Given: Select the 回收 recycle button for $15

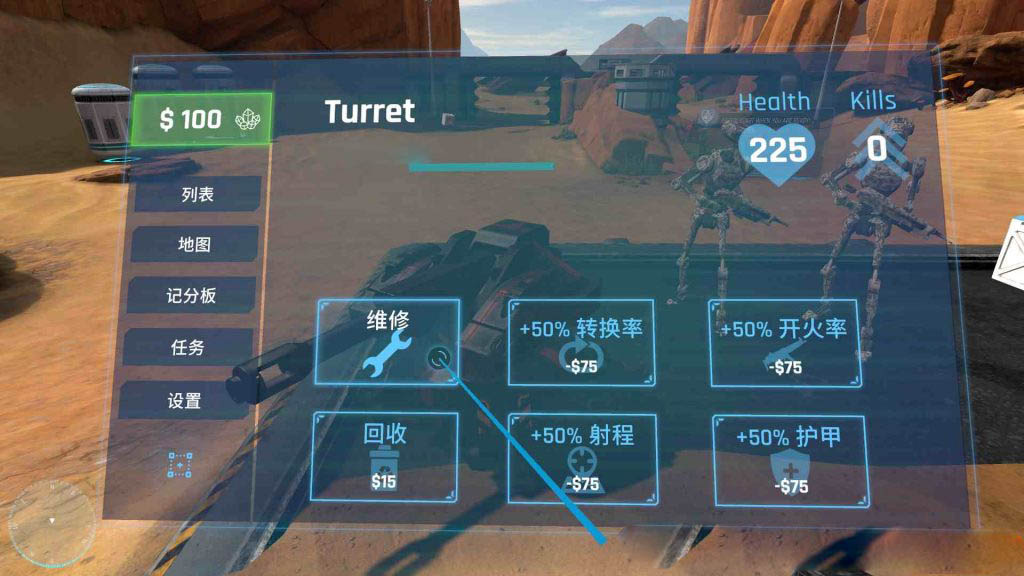Looking at the screenshot, I should point(385,457).
